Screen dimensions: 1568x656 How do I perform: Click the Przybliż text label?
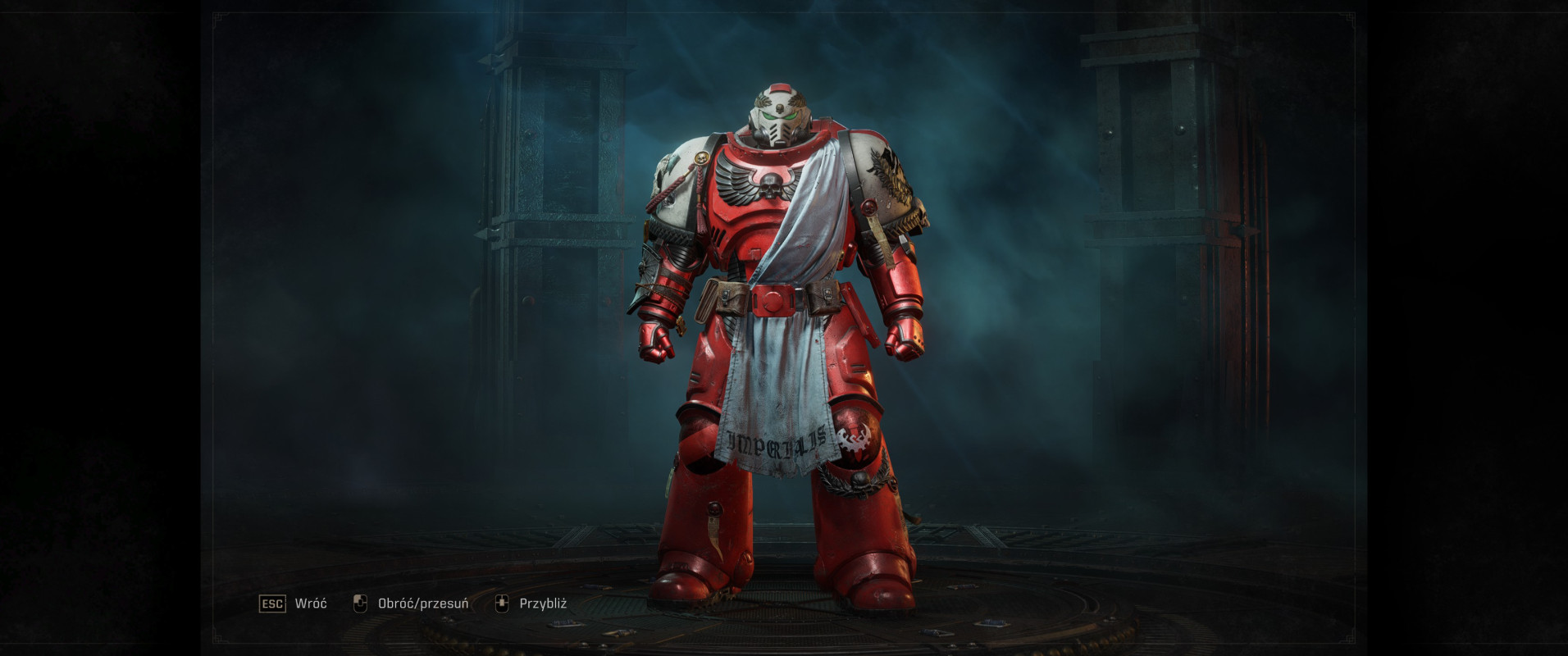click(x=545, y=604)
